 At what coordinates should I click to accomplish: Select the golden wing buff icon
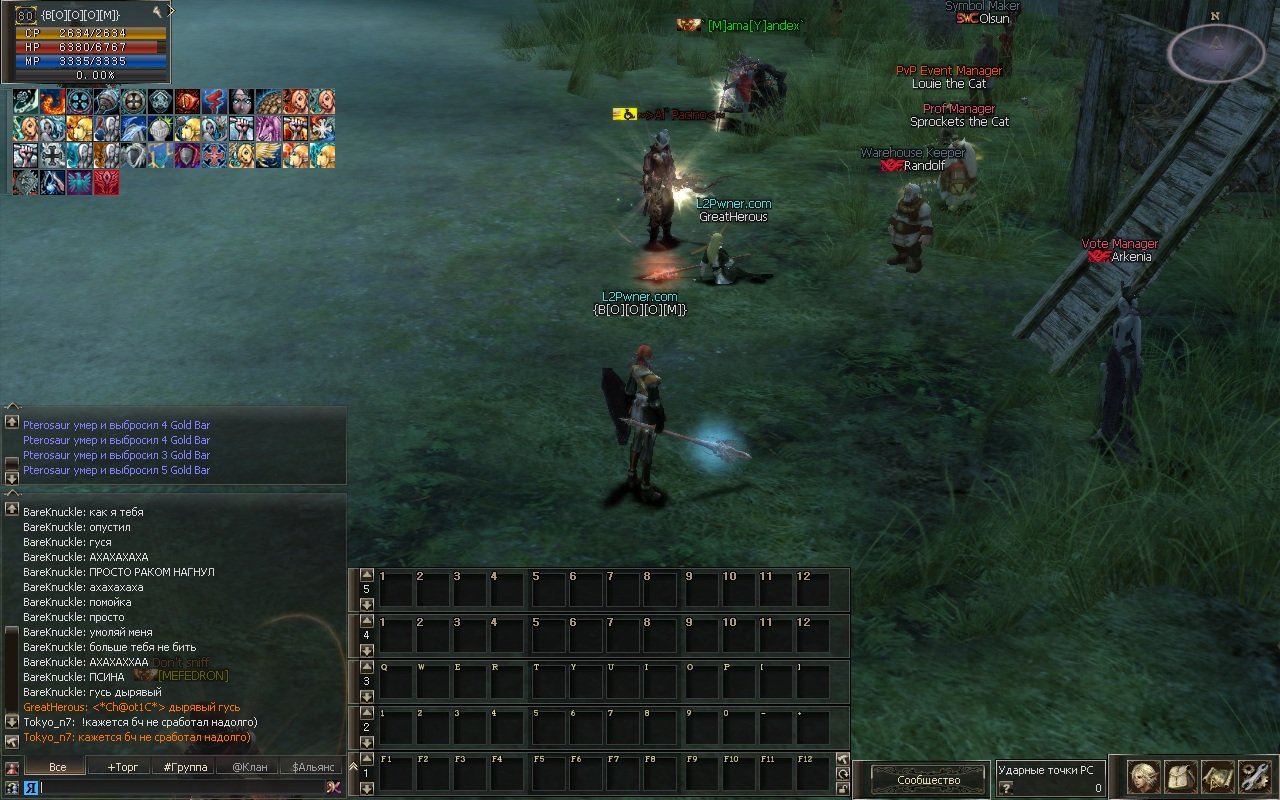point(268,156)
